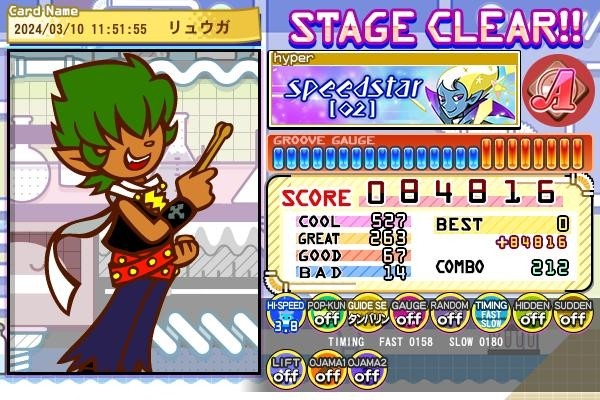Toggle the OJAMA1 option

point(327,371)
